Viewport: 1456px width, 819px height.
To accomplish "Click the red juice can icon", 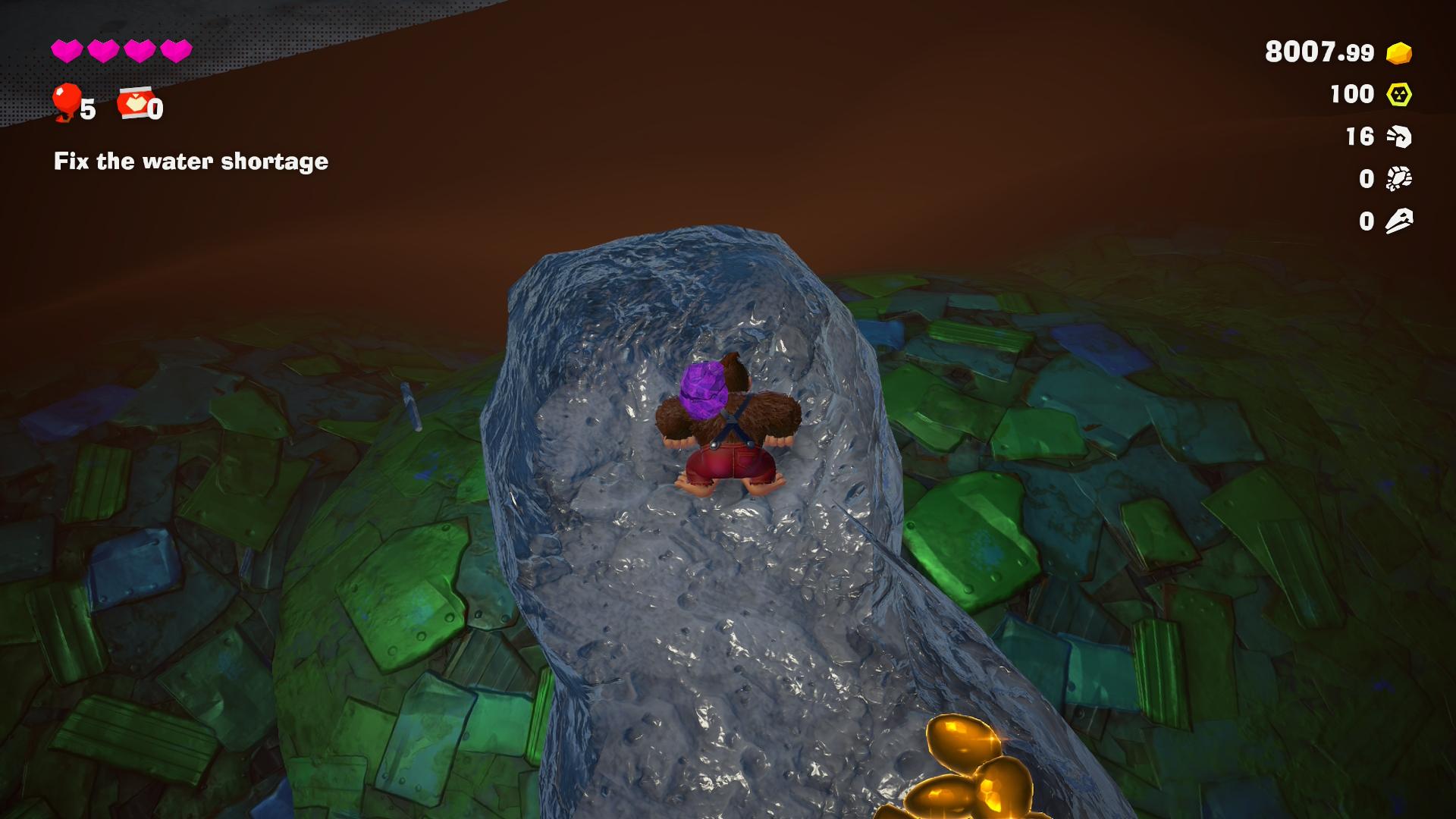I will pyautogui.click(x=133, y=102).
